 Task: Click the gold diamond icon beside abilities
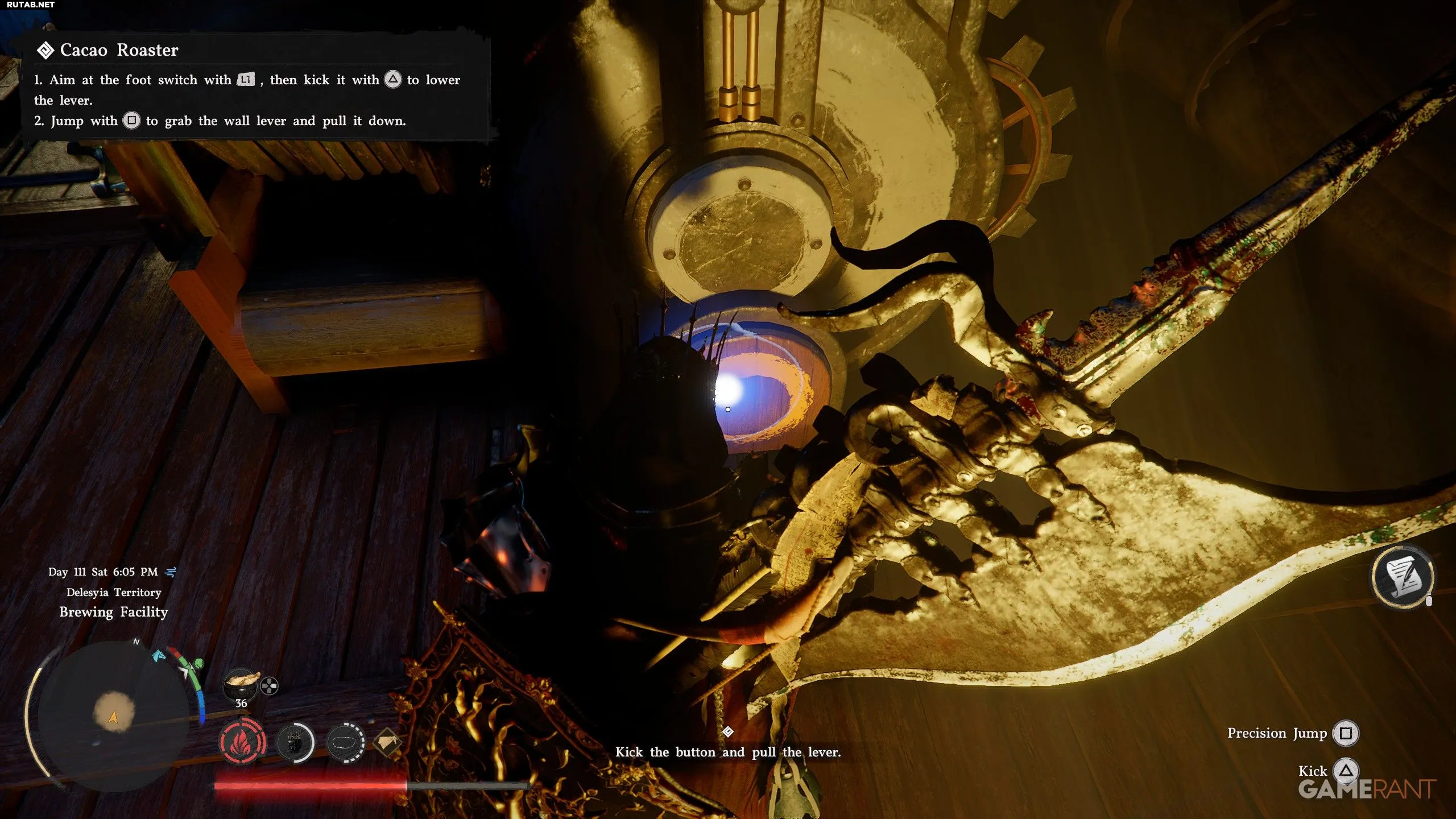pos(388,742)
